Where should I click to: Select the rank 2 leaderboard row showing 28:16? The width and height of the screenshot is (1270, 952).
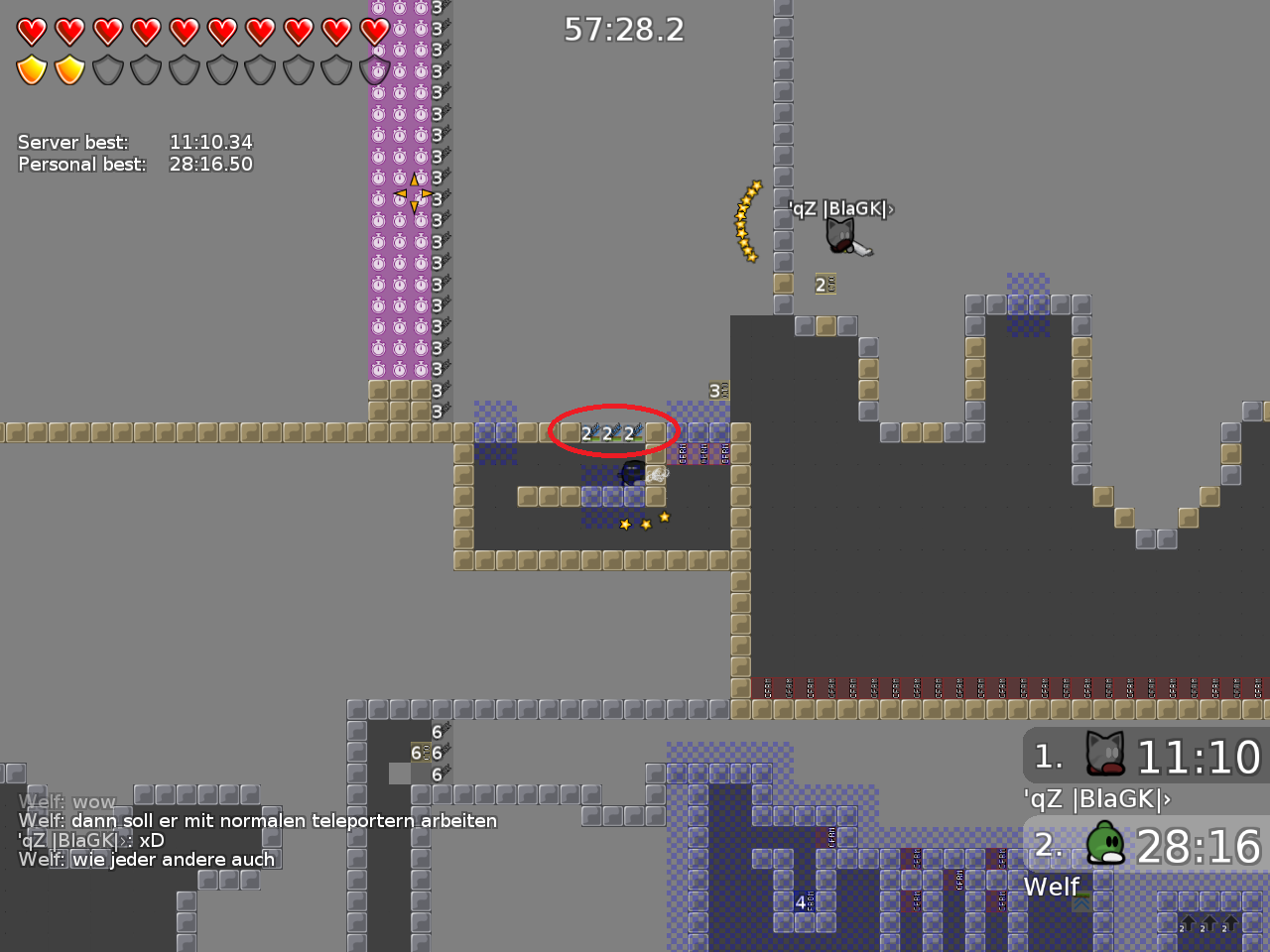click(1146, 848)
